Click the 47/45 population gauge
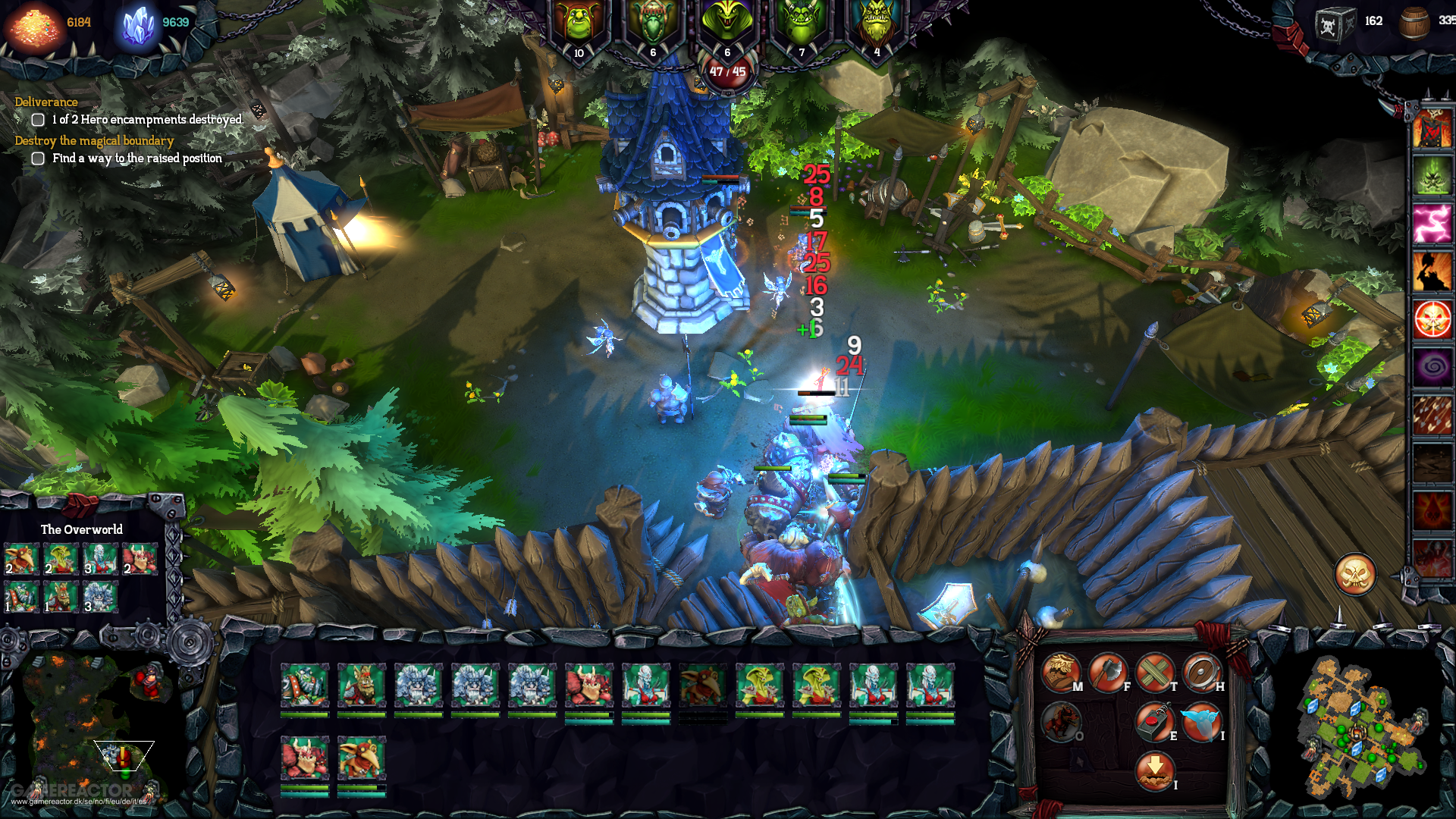The width and height of the screenshot is (1456, 819). (x=726, y=70)
